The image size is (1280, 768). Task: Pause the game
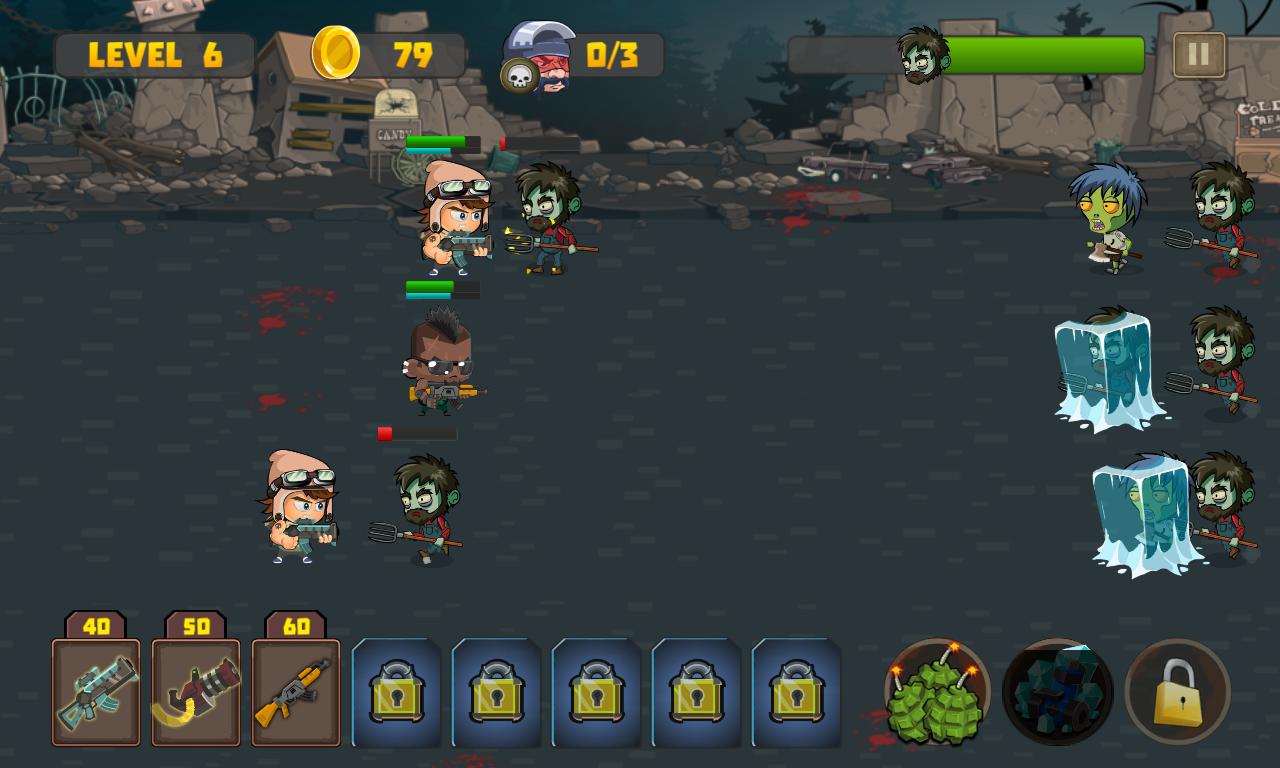[1196, 55]
